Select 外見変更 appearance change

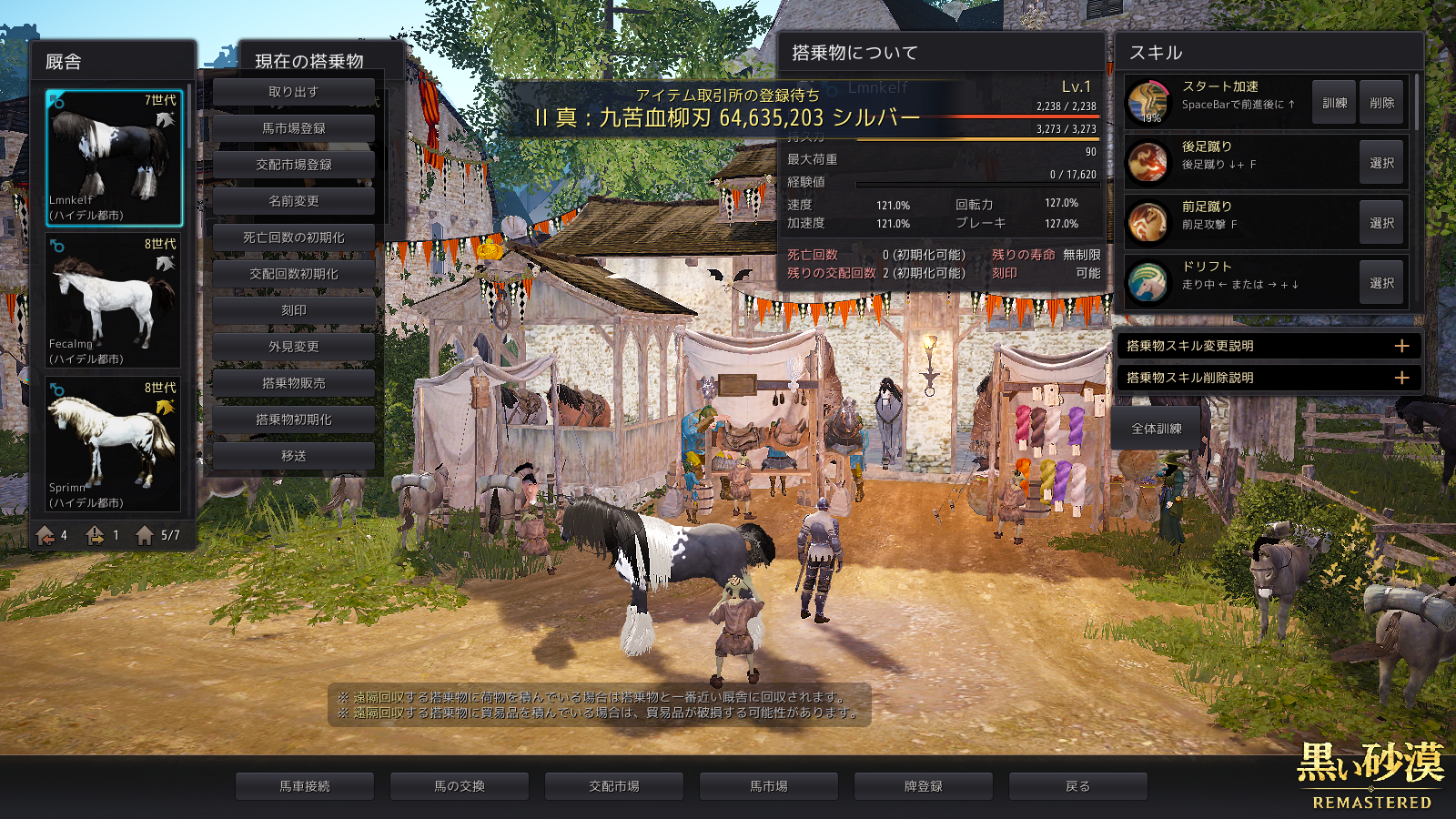coord(293,347)
